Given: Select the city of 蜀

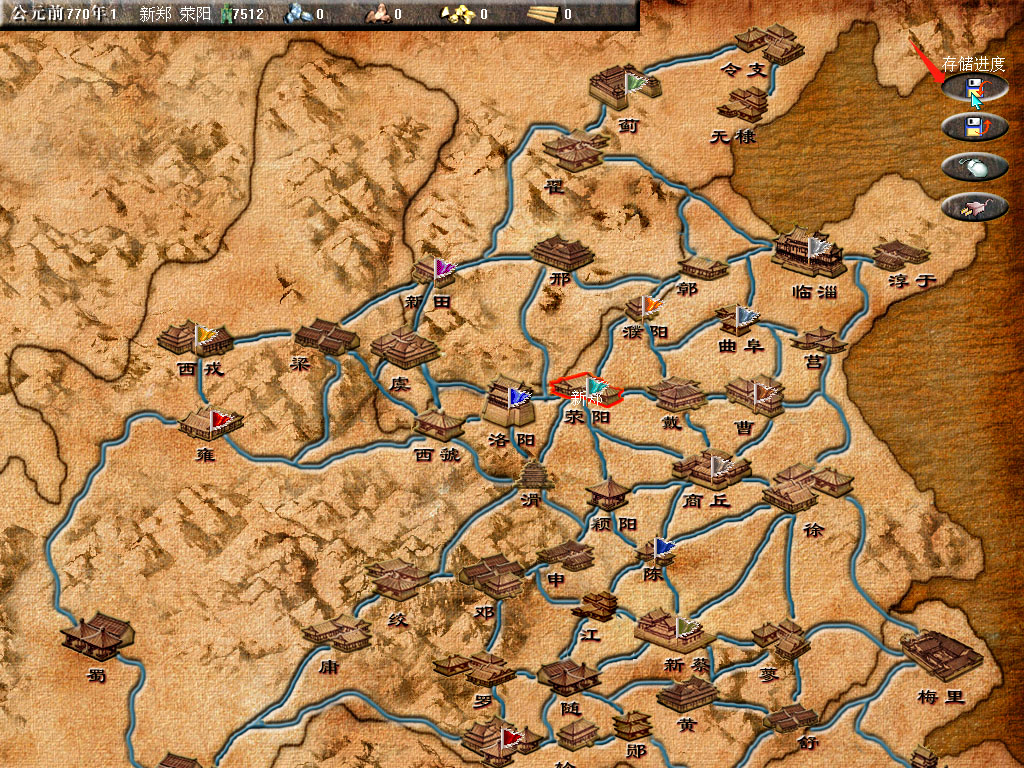Looking at the screenshot, I should pos(98,636).
